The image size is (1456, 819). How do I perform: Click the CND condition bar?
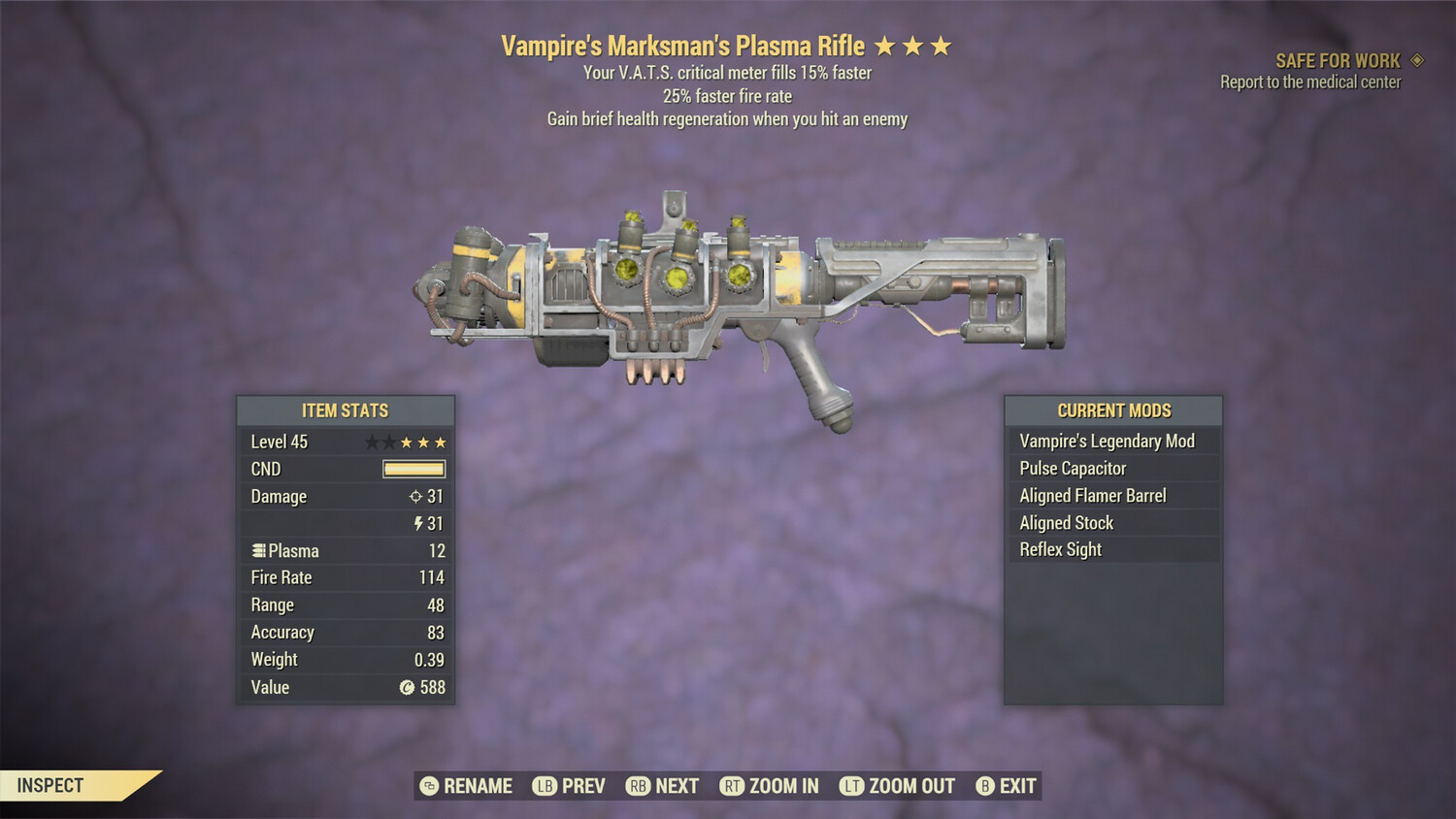(414, 469)
